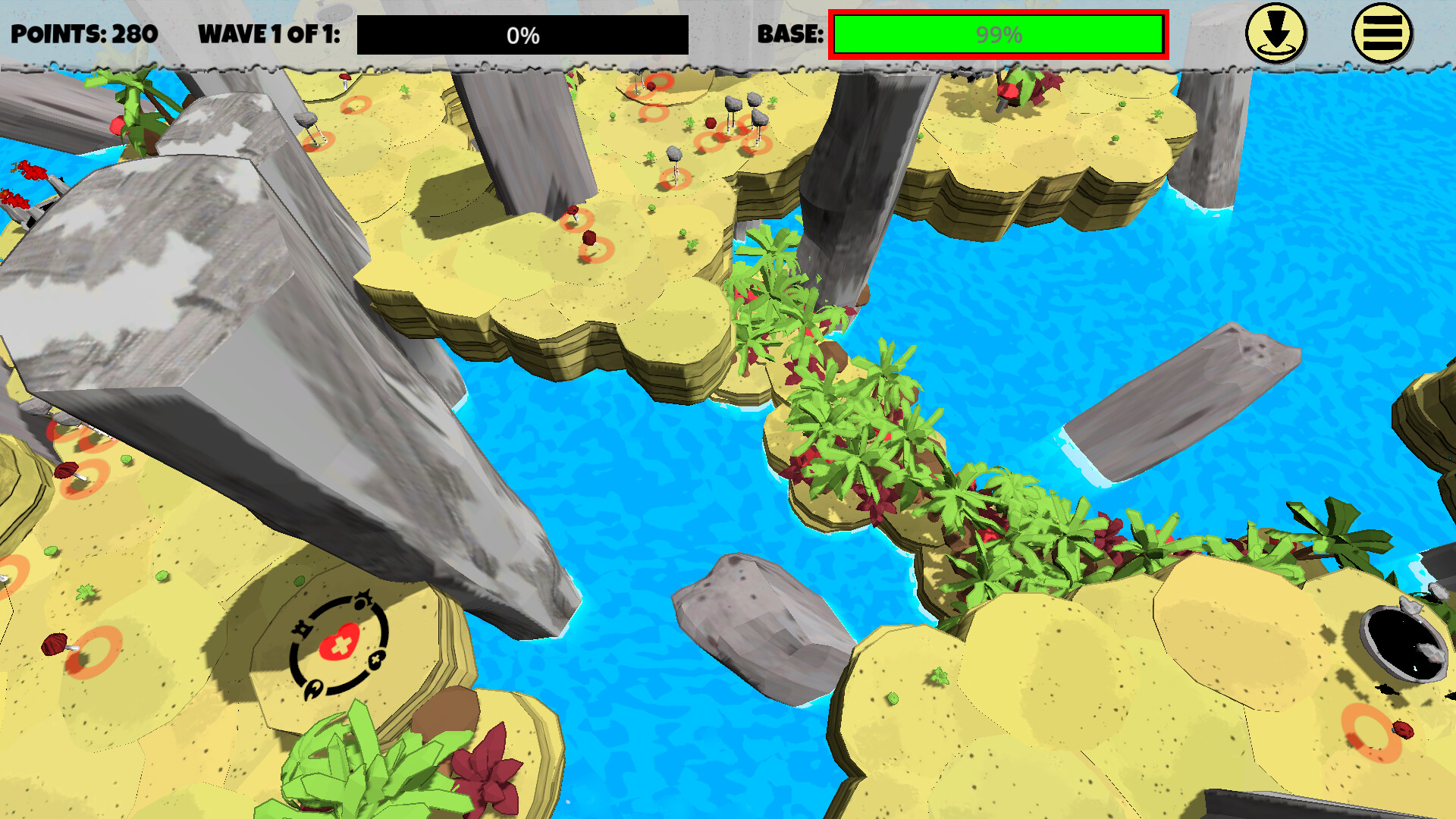Click the red heart health icon at menu center

coord(341,642)
